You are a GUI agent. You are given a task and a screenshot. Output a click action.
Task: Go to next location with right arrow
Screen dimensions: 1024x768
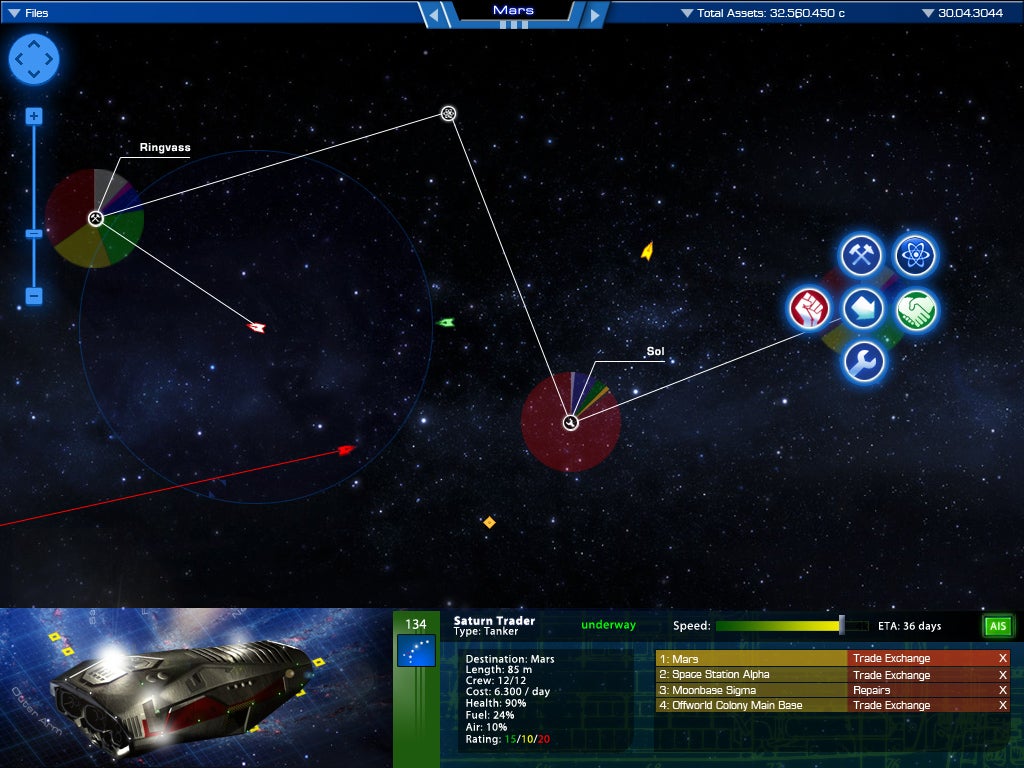pyautogui.click(x=594, y=14)
